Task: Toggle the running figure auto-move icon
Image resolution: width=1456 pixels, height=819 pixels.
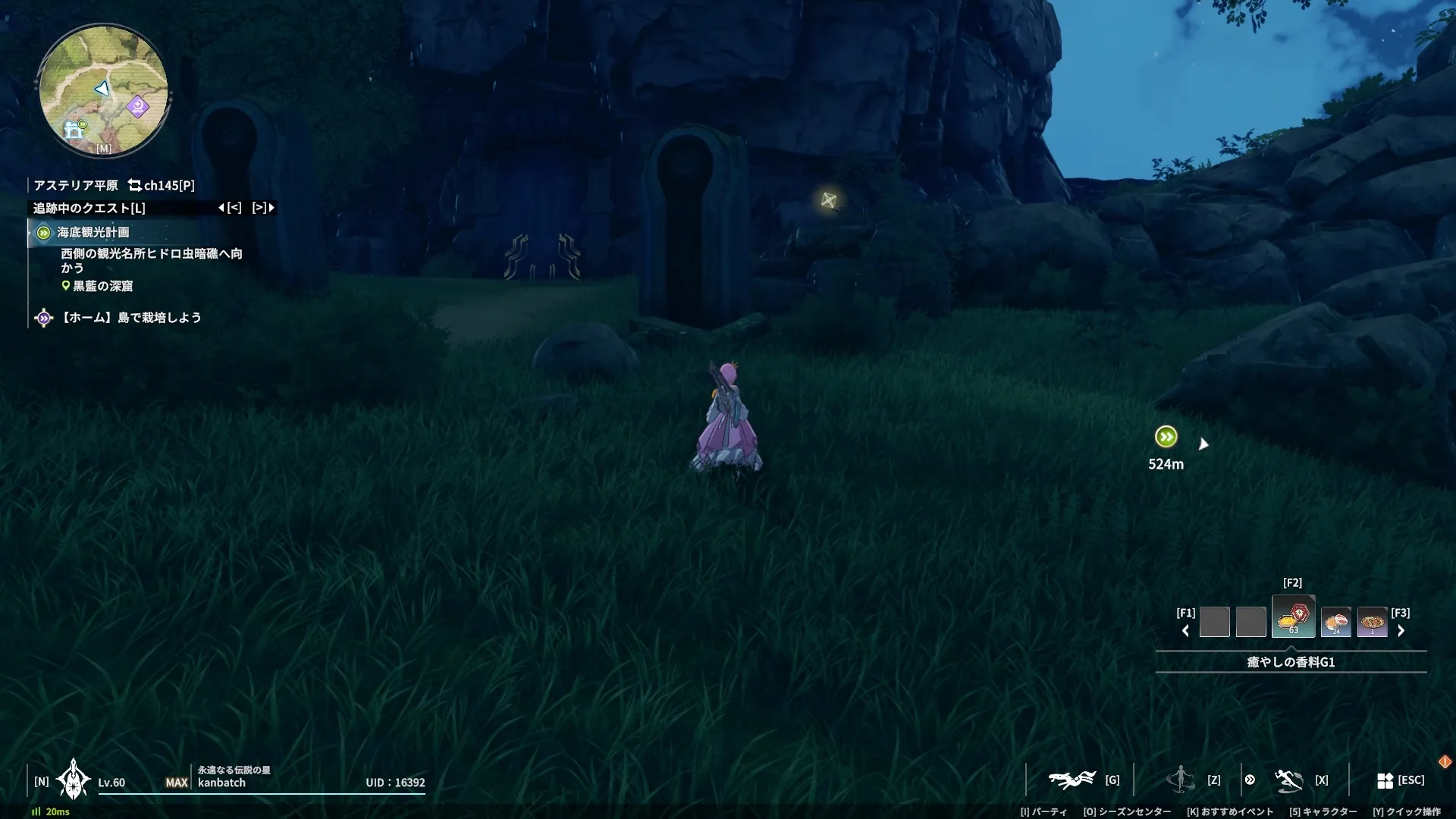Action: pyautogui.click(x=1288, y=780)
